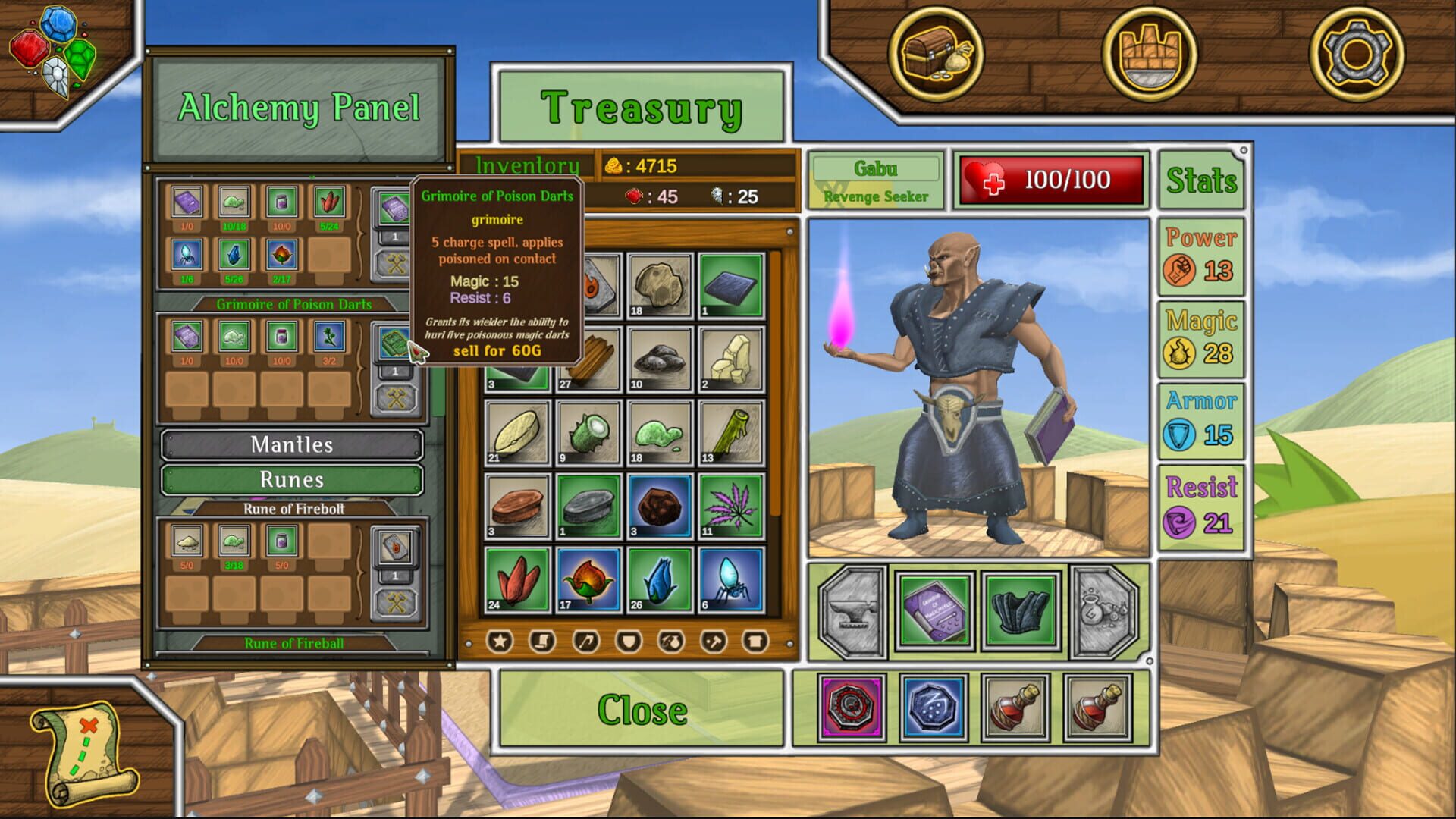1456x819 pixels.
Task: Select the equipped dark armor slot
Action: (1022, 609)
